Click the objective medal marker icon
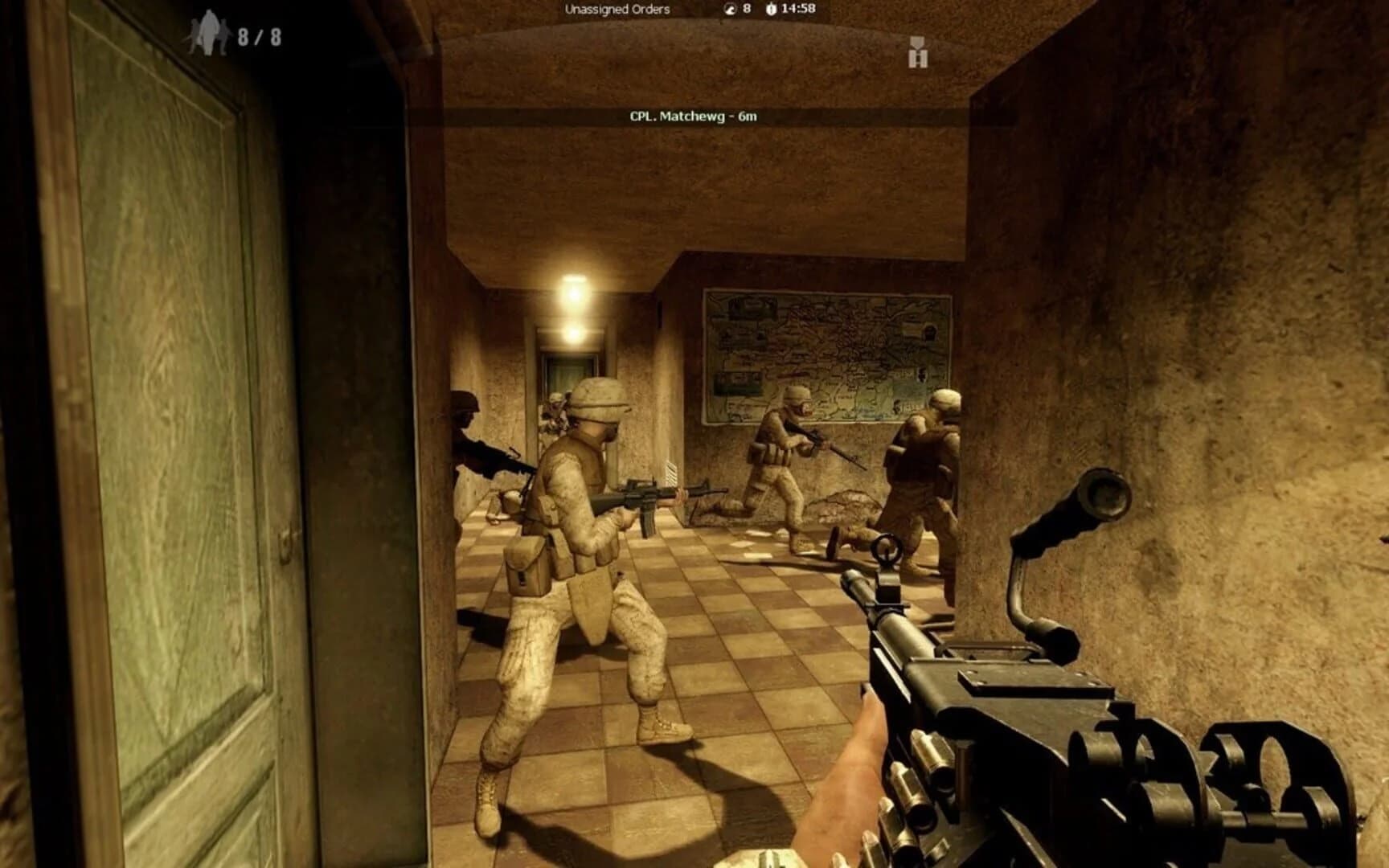The height and width of the screenshot is (868, 1389). pyautogui.click(x=917, y=52)
